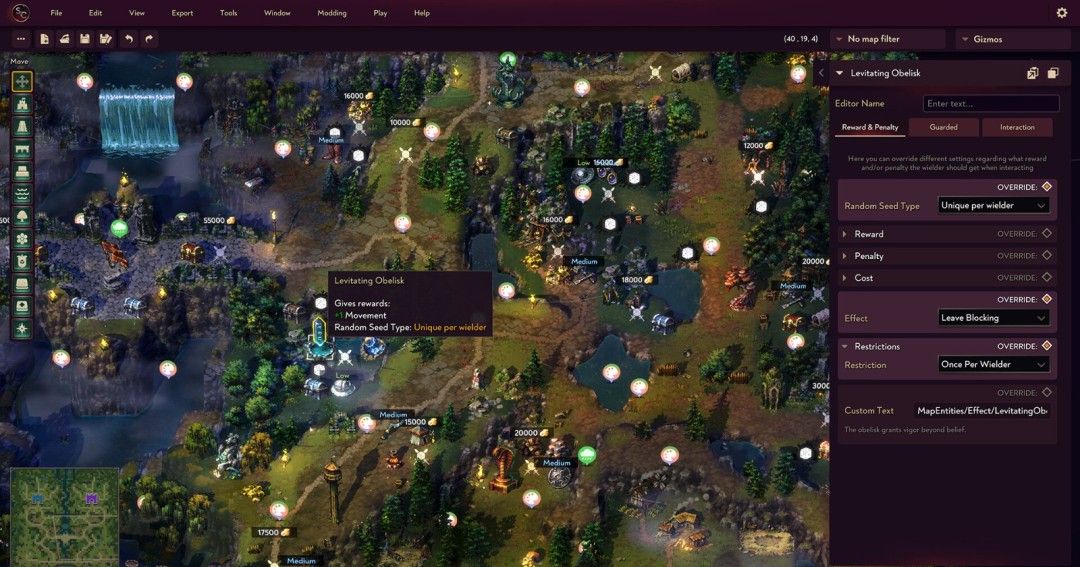1080x567 pixels.
Task: Expand the Reward section
Action: coord(868,234)
